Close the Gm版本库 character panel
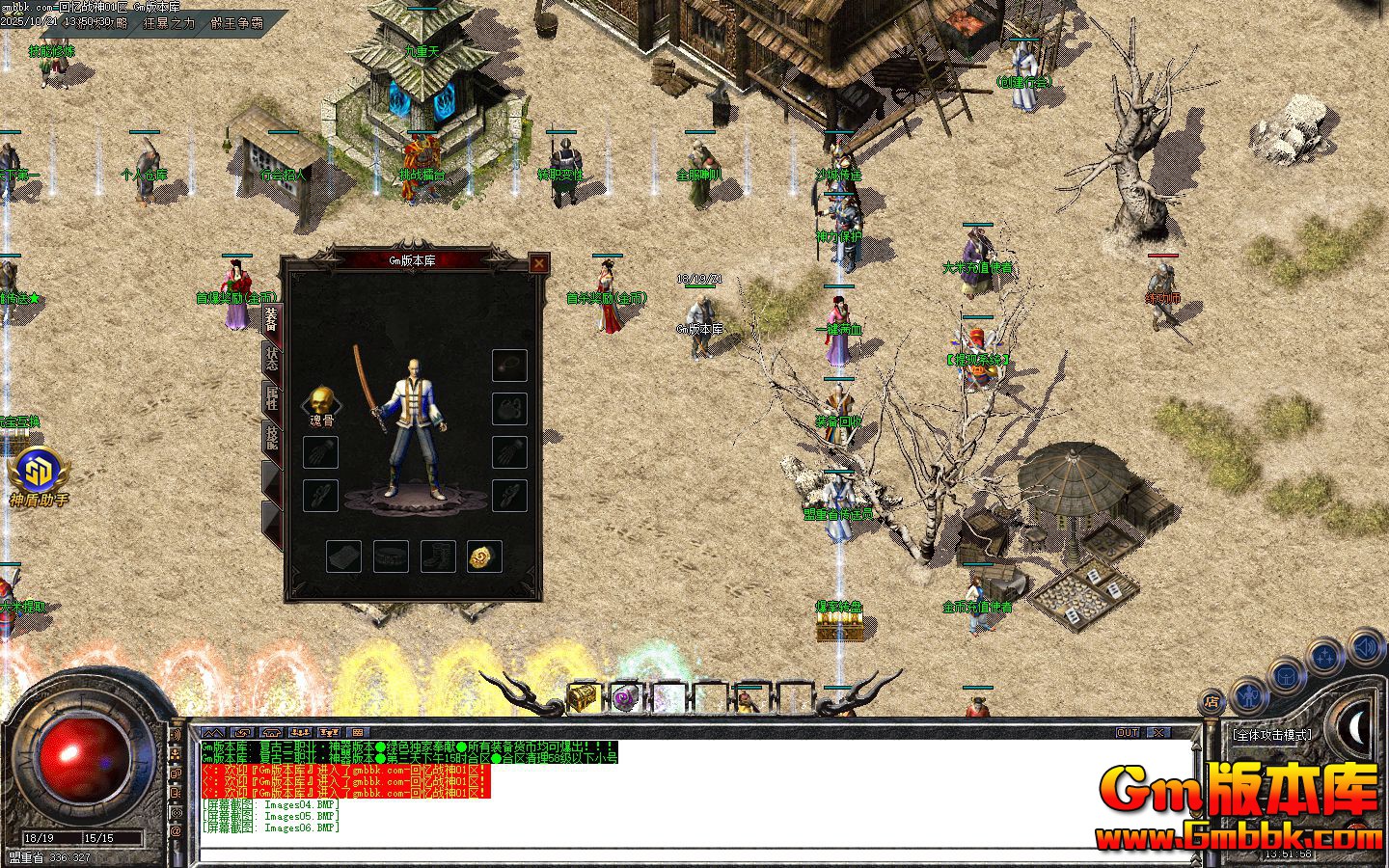 click(x=539, y=262)
